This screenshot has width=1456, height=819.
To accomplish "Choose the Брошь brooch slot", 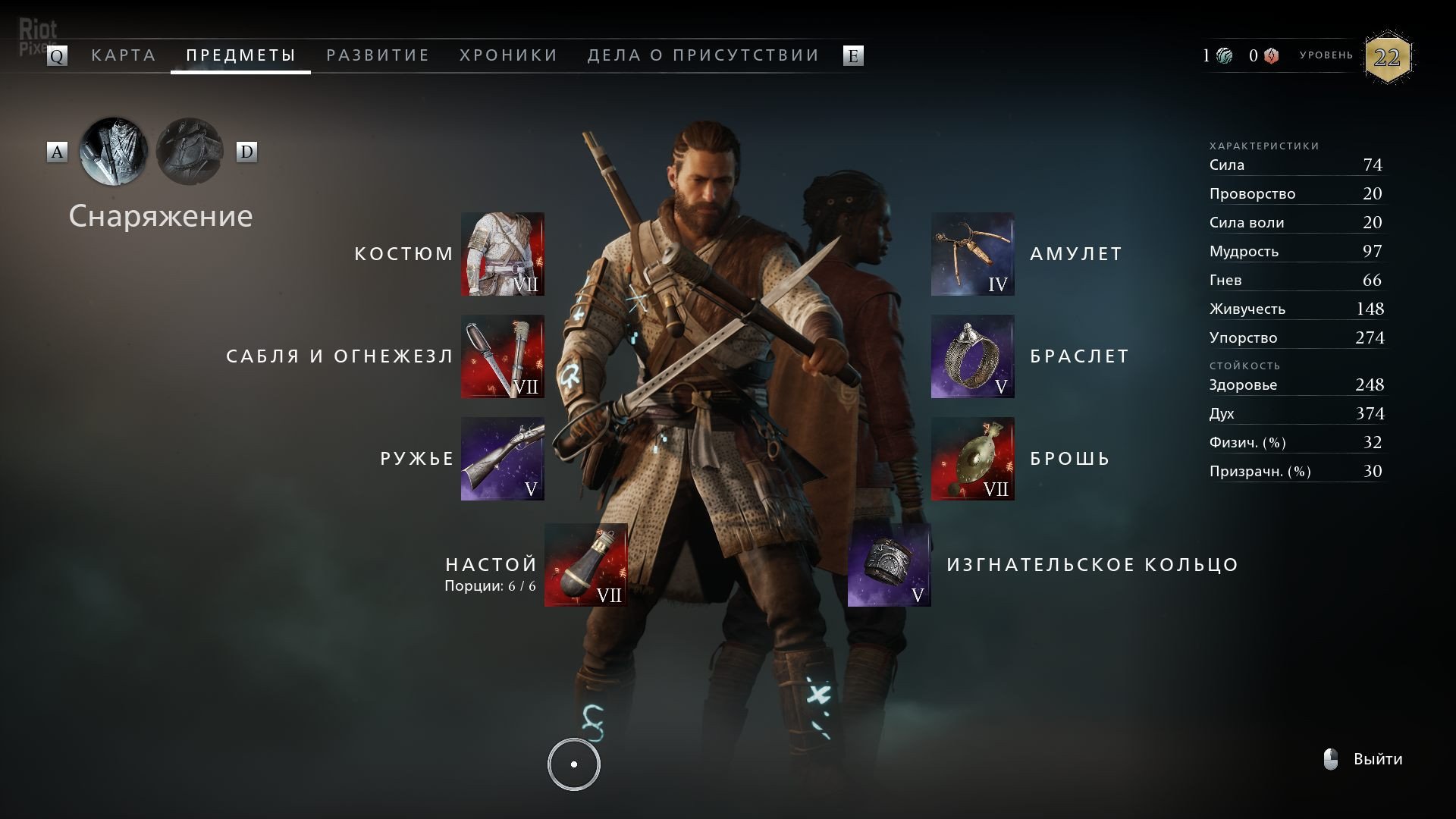I will 973,459.
